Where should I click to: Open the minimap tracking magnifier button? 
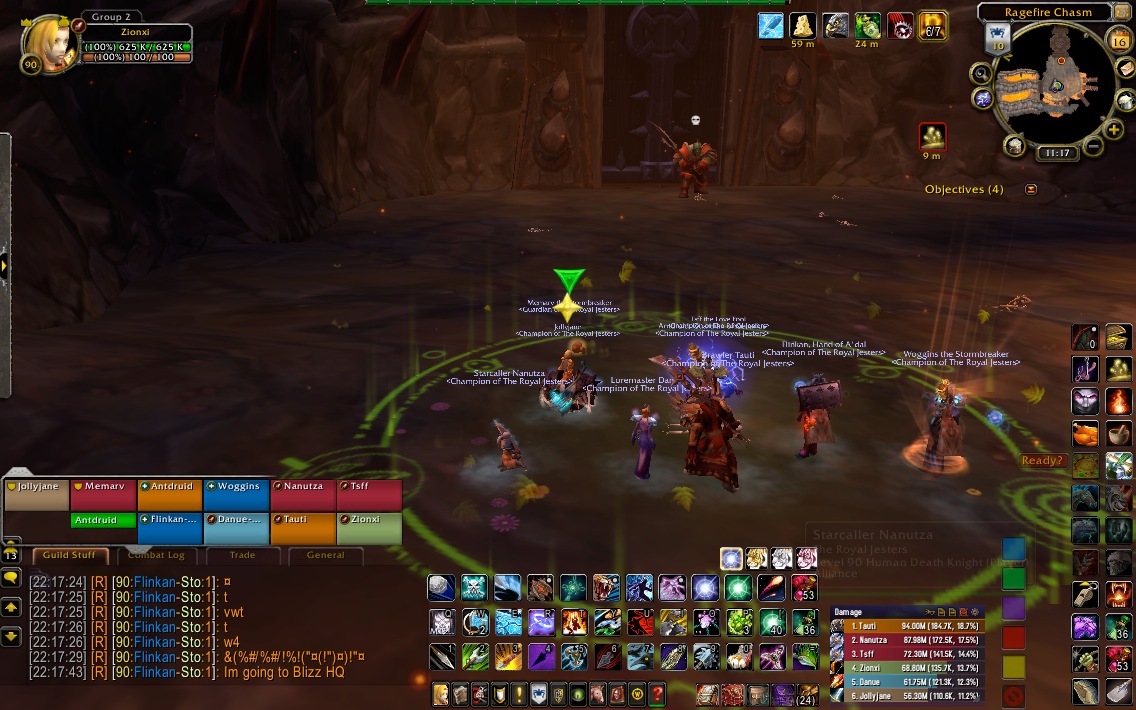981,73
